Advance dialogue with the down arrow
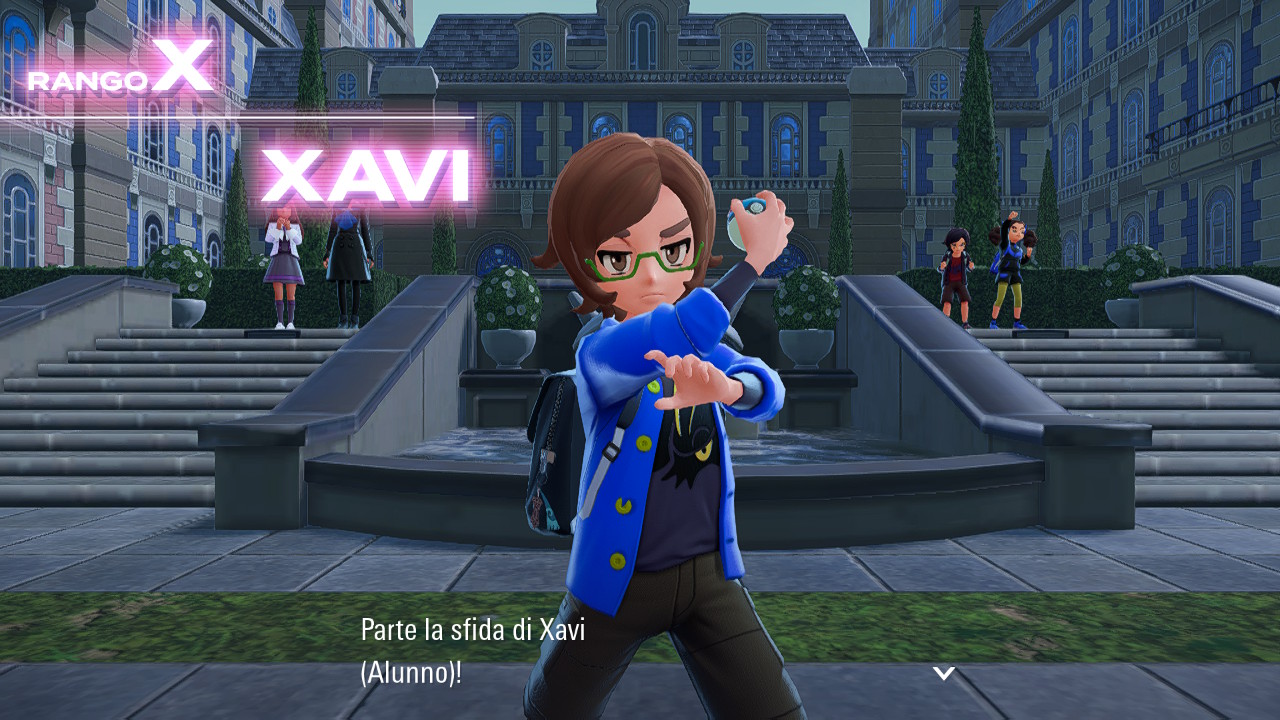 click(944, 673)
